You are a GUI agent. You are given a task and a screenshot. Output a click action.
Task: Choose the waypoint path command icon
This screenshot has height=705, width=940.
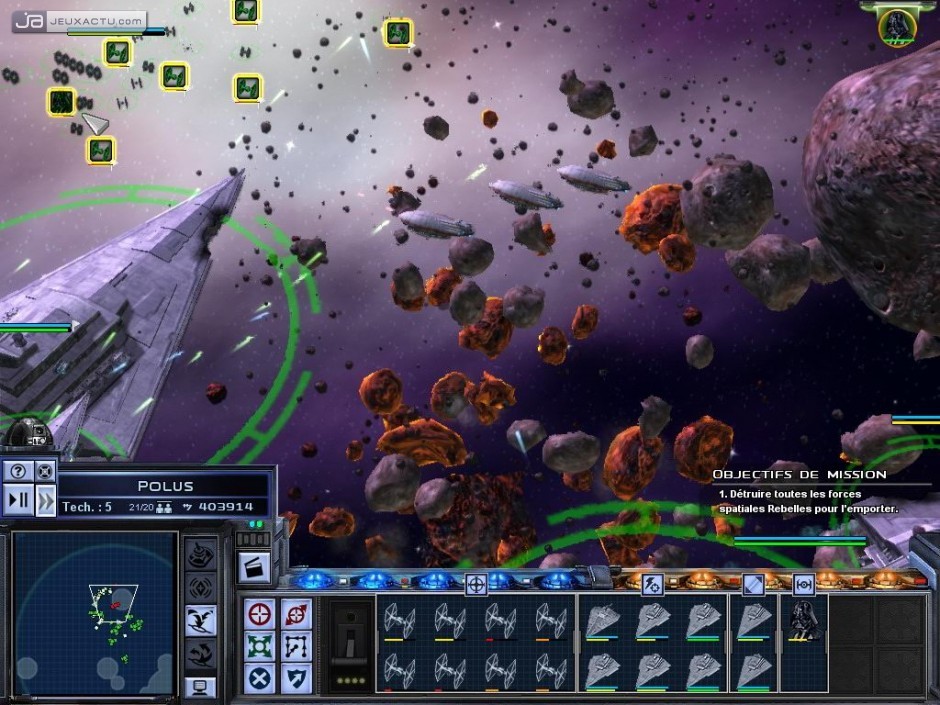[x=296, y=646]
